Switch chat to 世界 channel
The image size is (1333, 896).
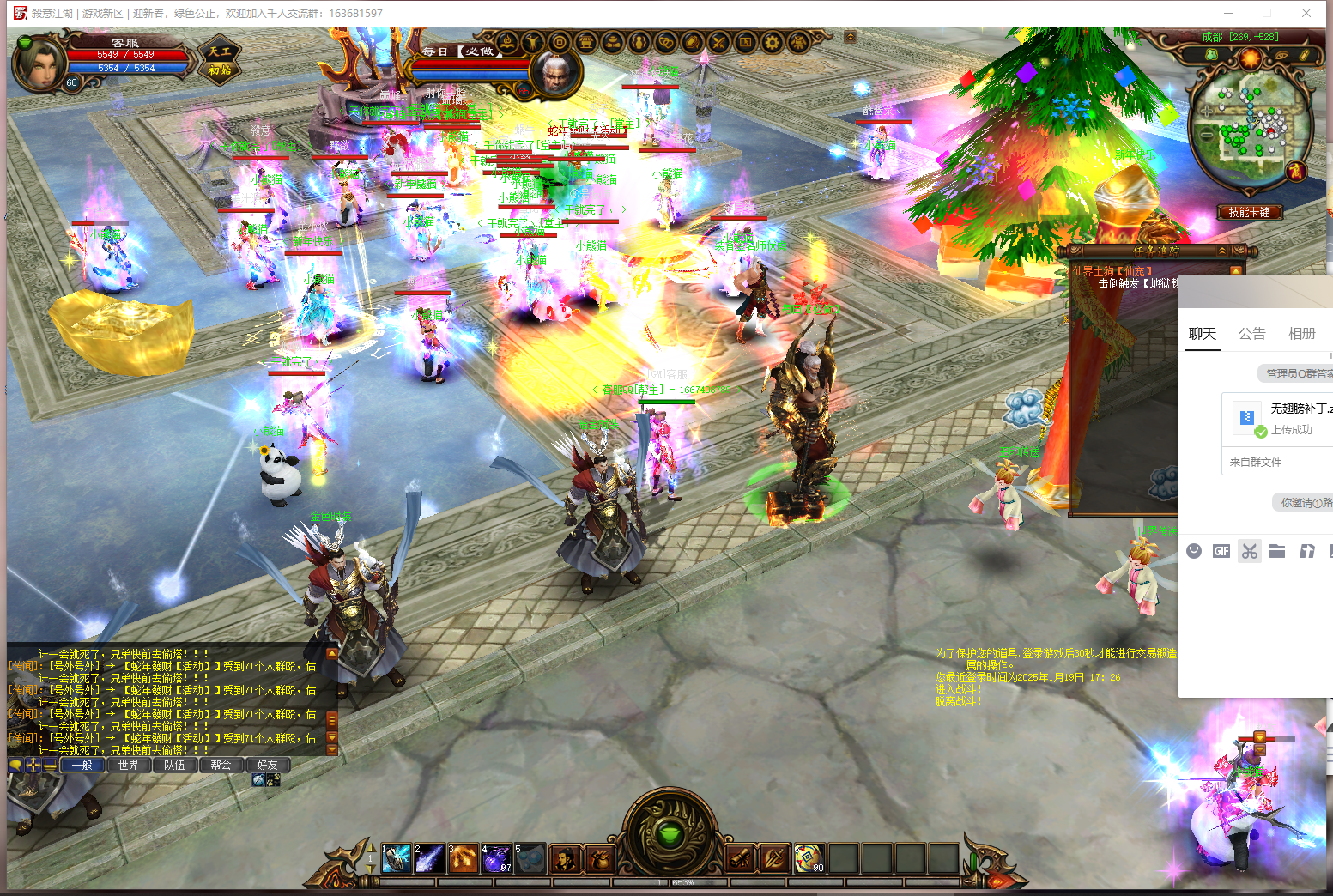129,765
